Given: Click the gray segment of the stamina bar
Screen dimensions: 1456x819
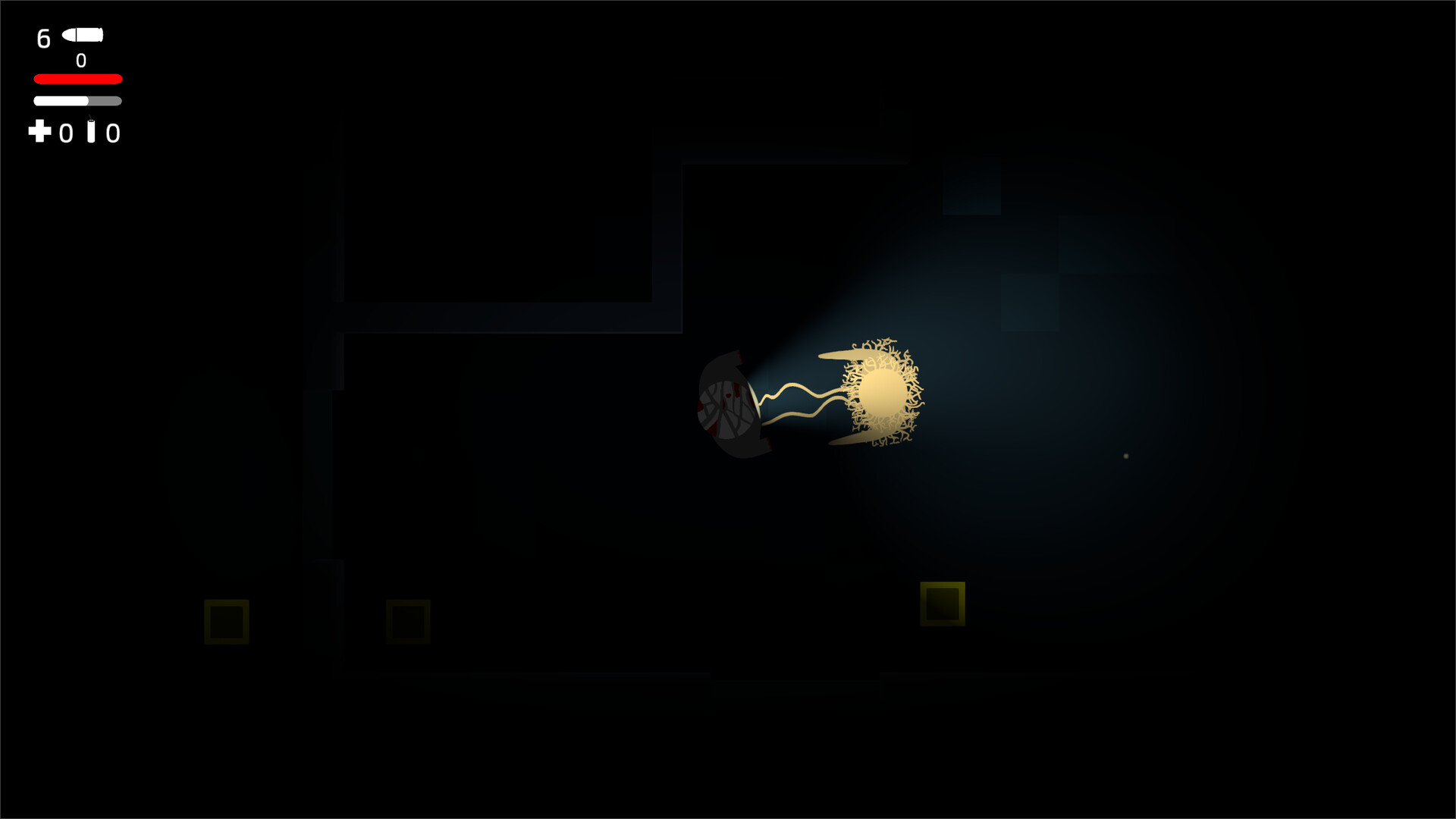Looking at the screenshot, I should point(105,99).
